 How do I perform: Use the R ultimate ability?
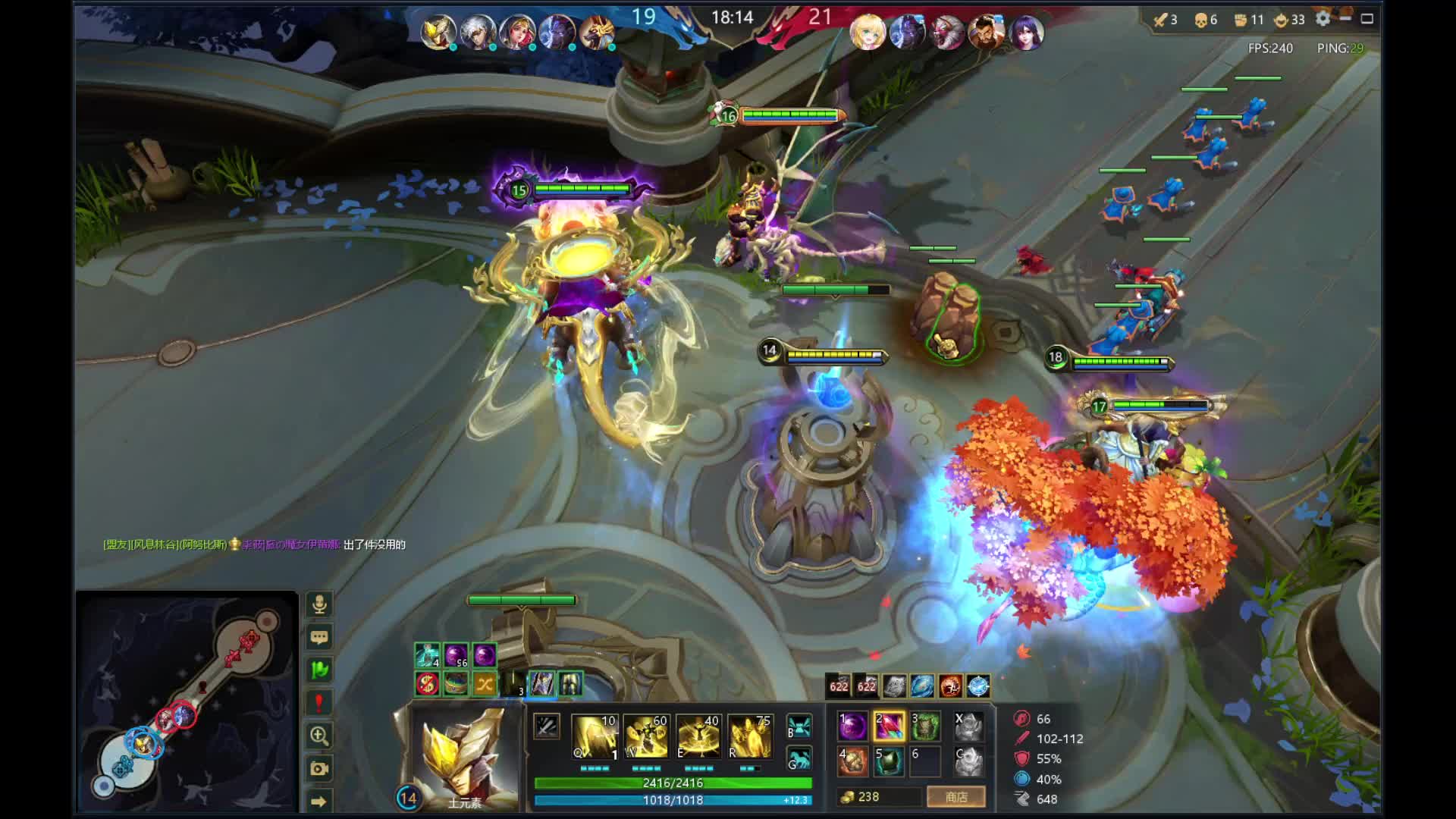749,736
